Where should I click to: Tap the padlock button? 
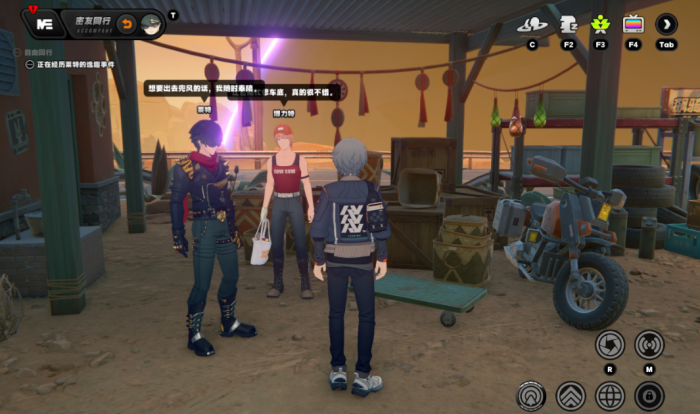(x=649, y=396)
